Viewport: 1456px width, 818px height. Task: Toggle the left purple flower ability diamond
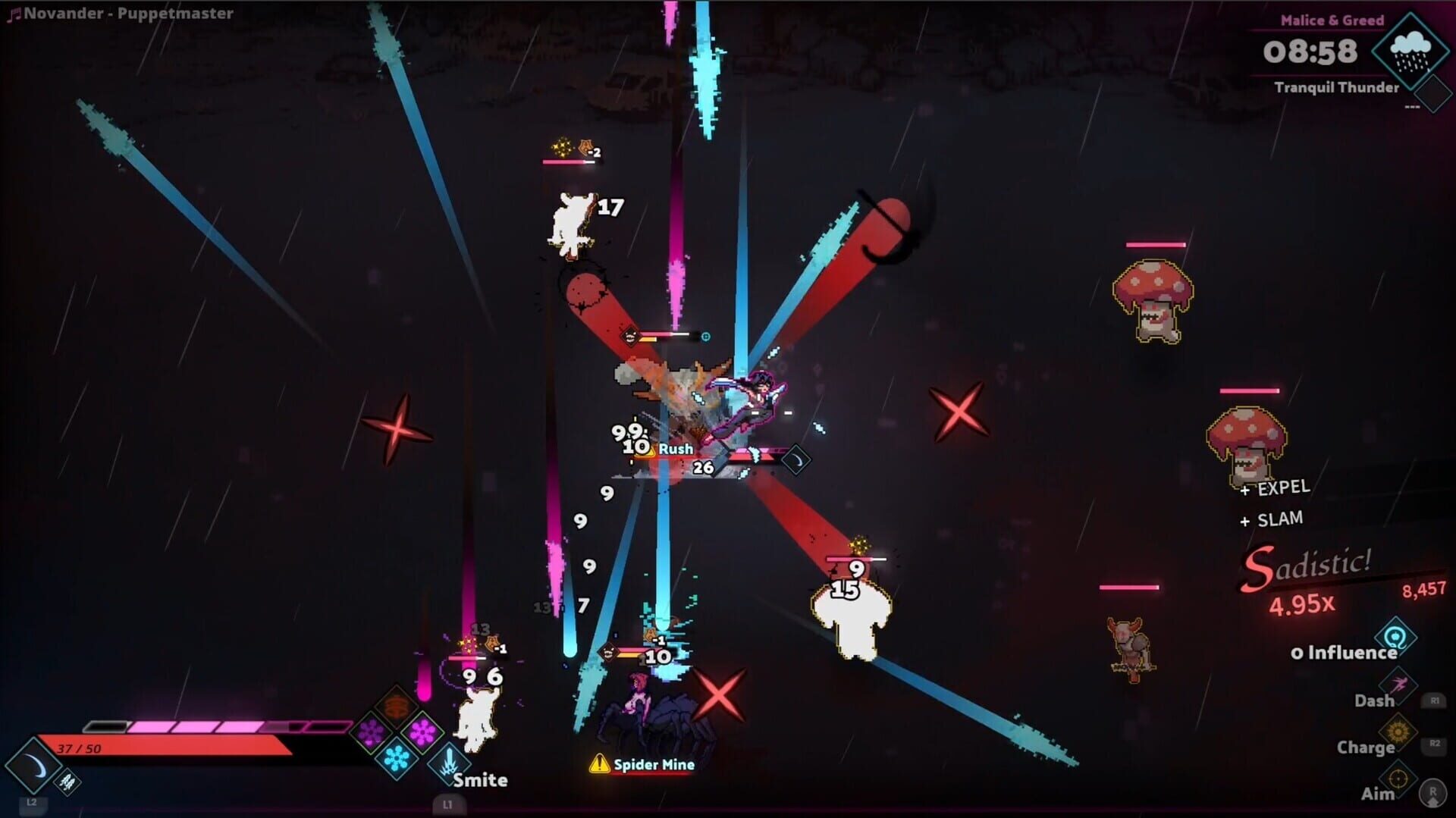pos(370,732)
